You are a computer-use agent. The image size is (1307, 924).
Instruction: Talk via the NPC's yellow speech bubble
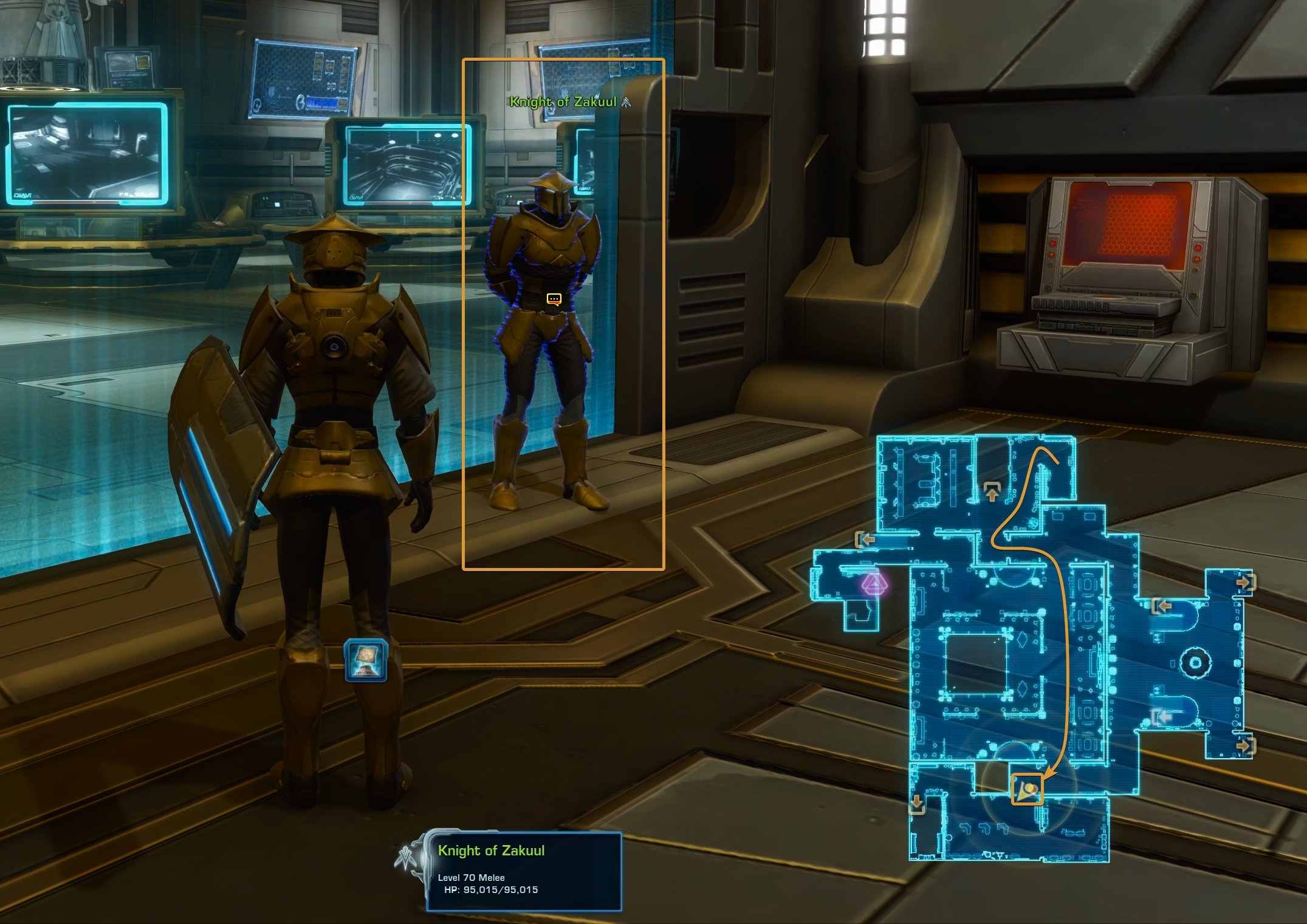tap(554, 299)
